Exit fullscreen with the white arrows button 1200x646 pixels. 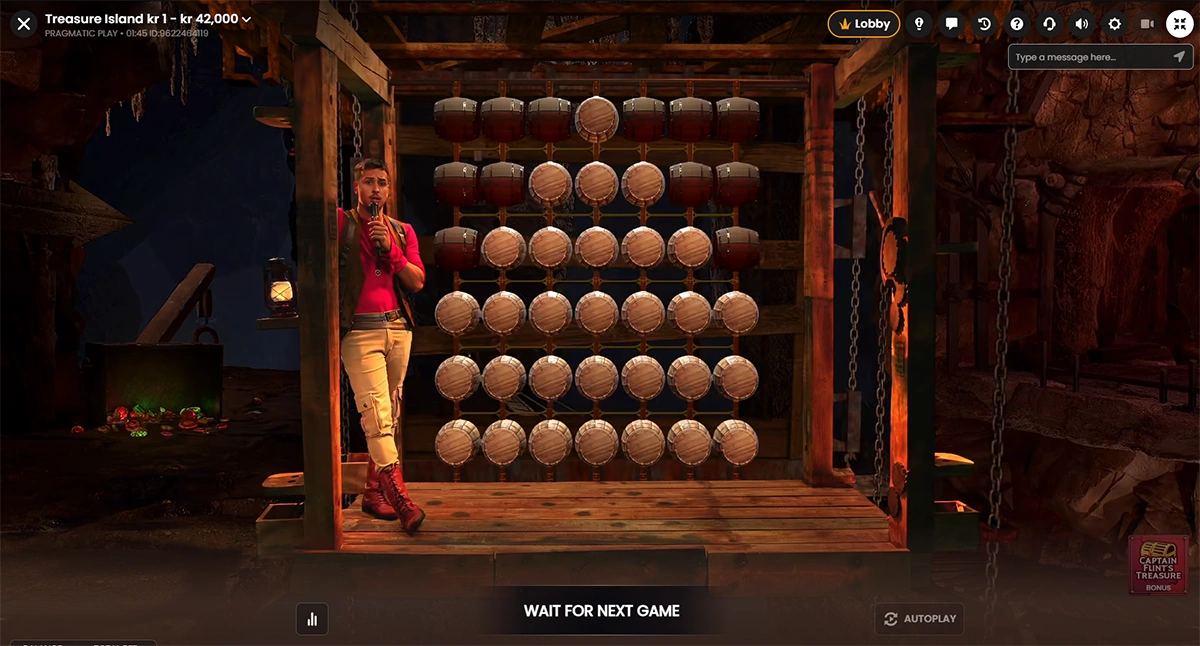pyautogui.click(x=1180, y=24)
